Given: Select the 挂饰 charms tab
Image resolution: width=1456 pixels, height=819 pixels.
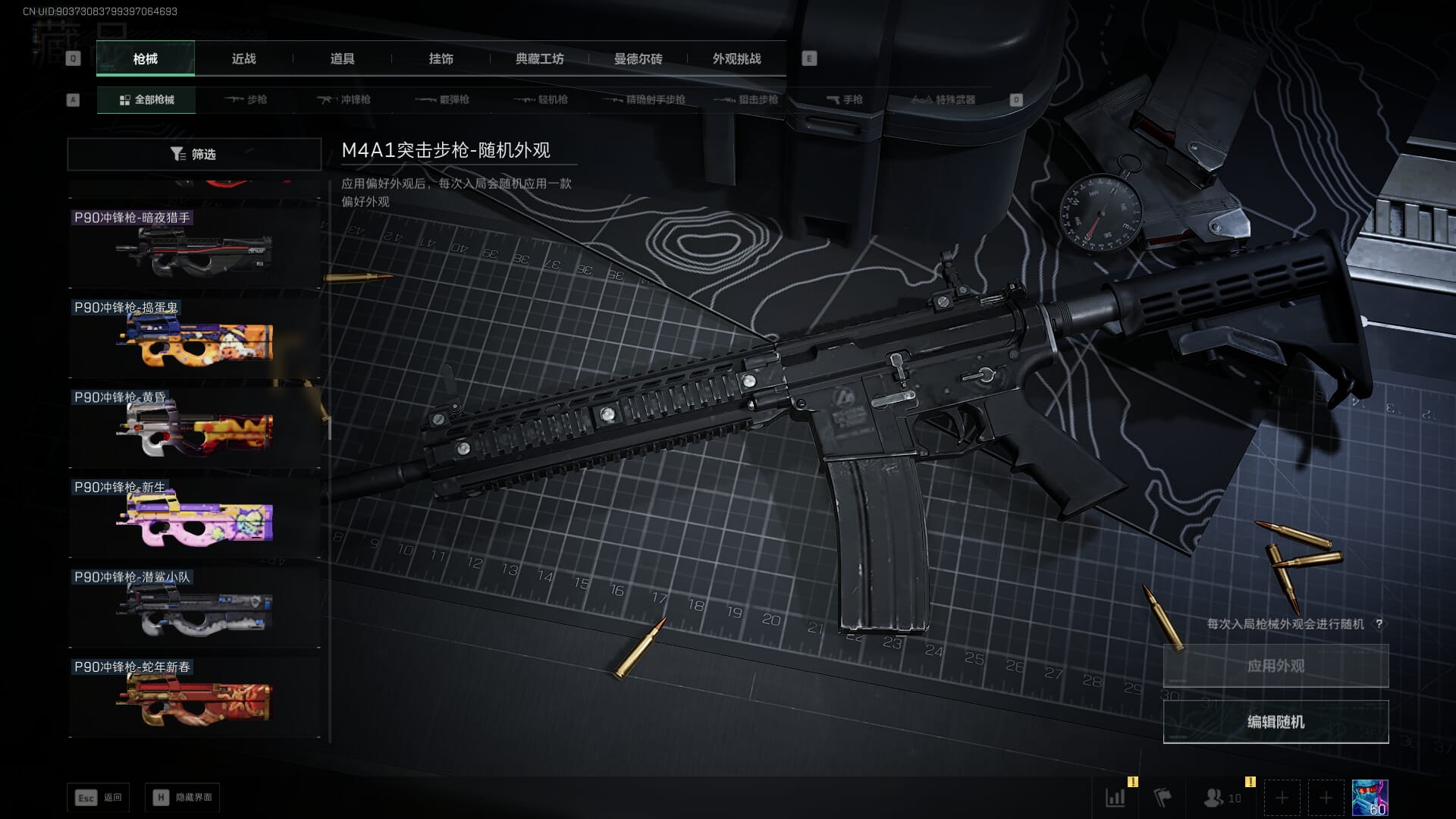Looking at the screenshot, I should pos(441,58).
